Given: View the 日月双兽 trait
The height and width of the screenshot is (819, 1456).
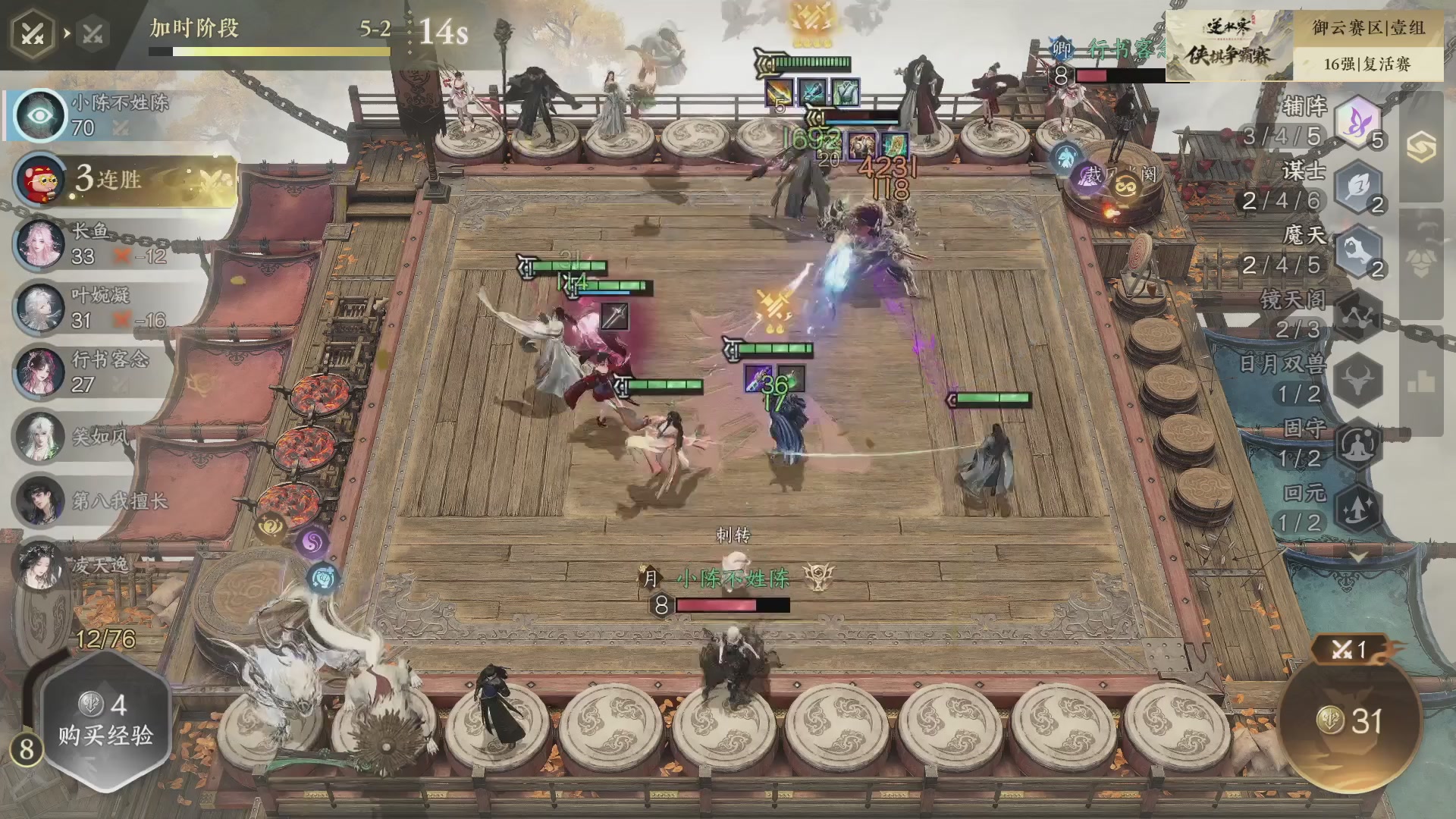Looking at the screenshot, I should click(x=1357, y=379).
